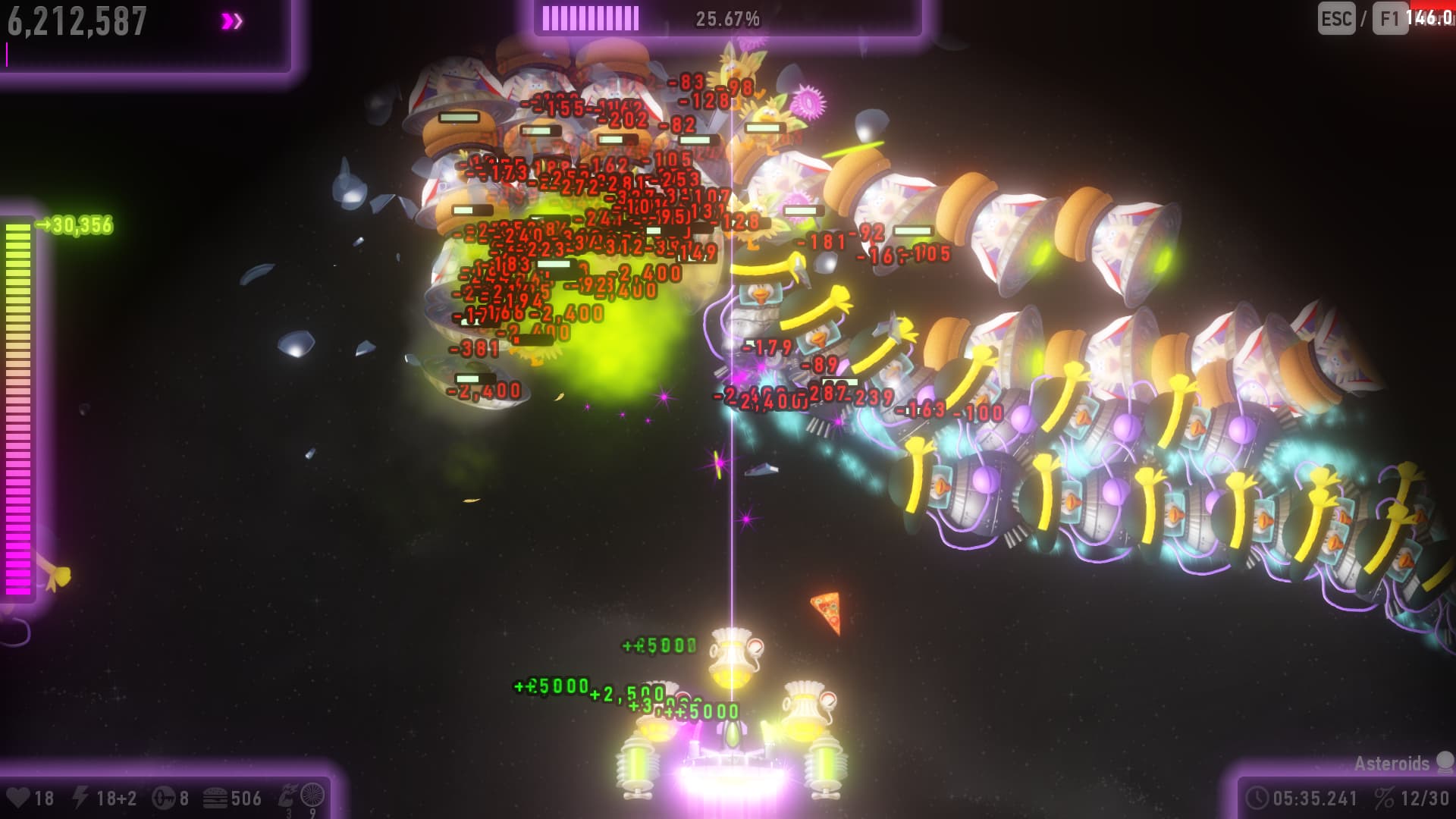
Task: Select the flaming special weapon icon
Action: pos(288,795)
